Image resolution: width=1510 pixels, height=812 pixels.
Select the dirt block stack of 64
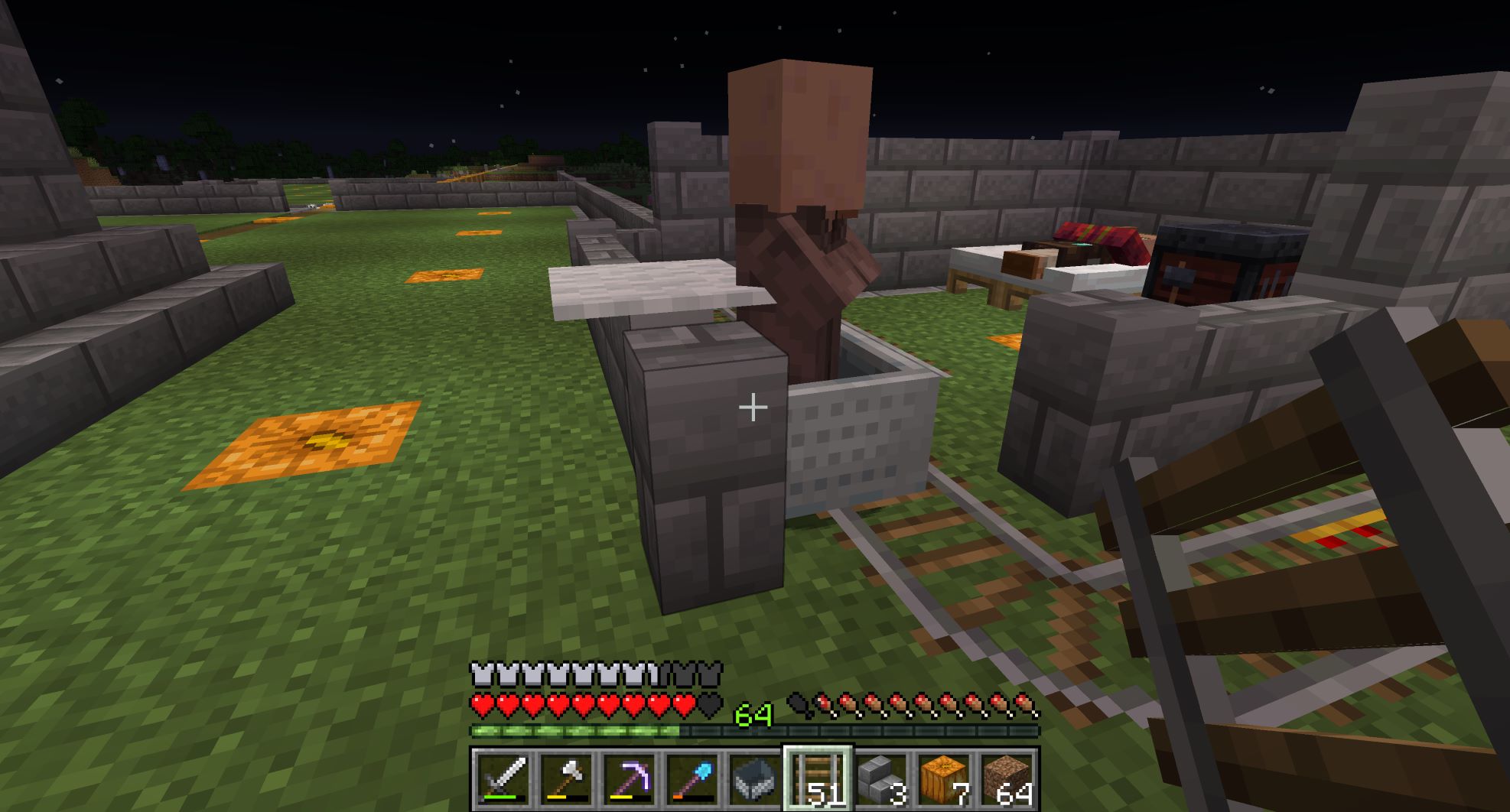pyautogui.click(x=1007, y=779)
